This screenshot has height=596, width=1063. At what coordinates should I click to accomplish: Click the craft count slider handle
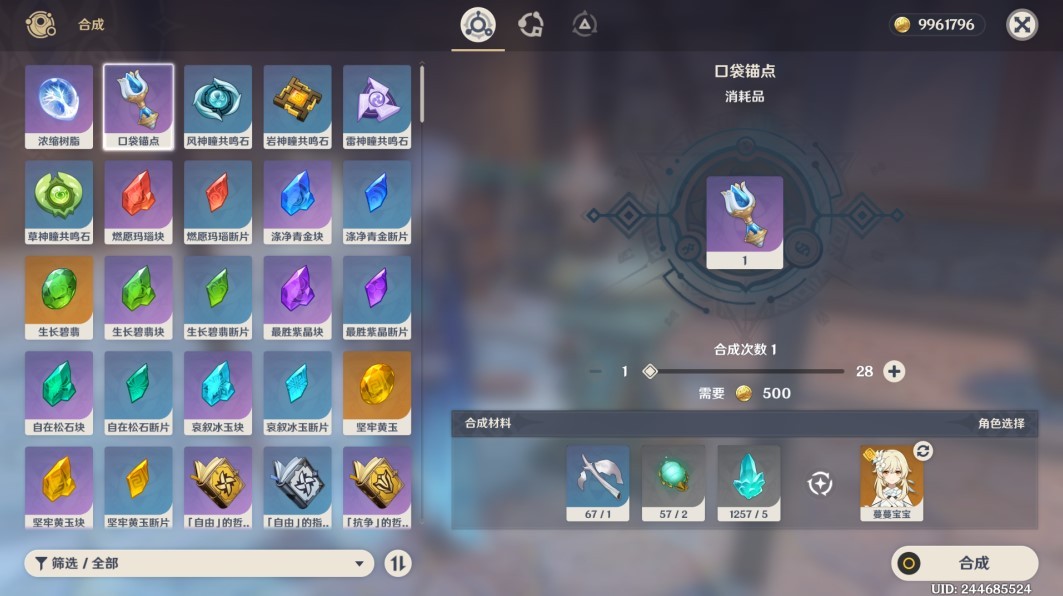tap(650, 372)
